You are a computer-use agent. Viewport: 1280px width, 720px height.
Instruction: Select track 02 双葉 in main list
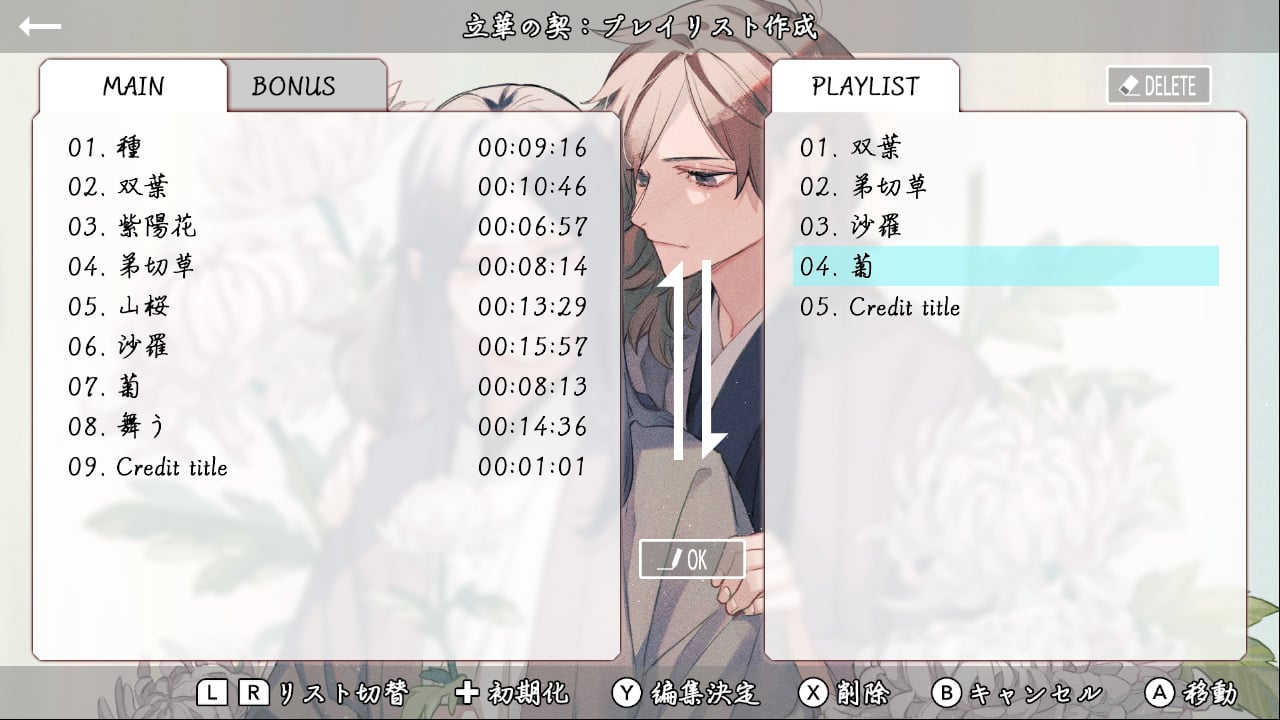pyautogui.click(x=326, y=187)
